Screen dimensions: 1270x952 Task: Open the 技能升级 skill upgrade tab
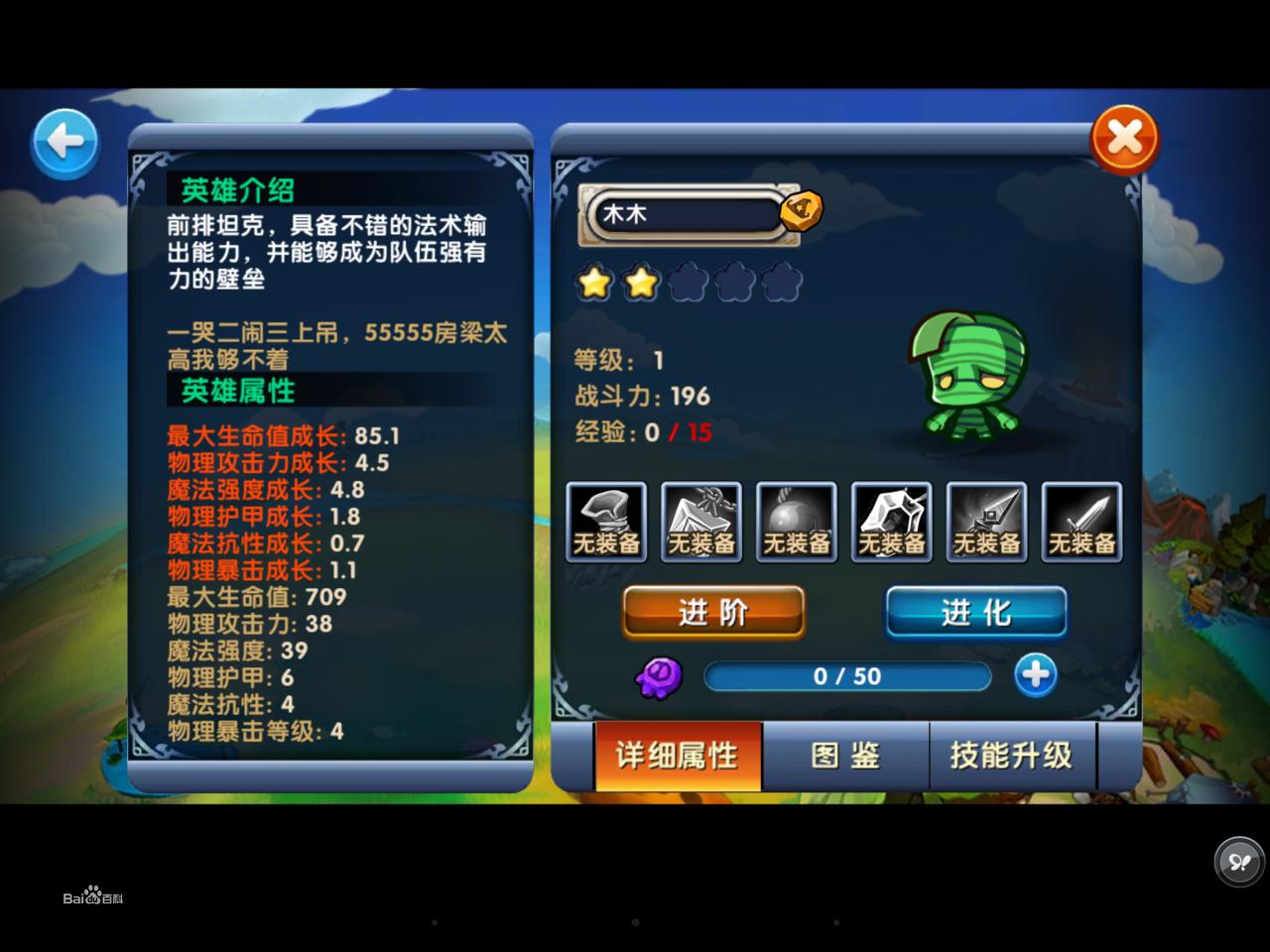coord(1011,756)
